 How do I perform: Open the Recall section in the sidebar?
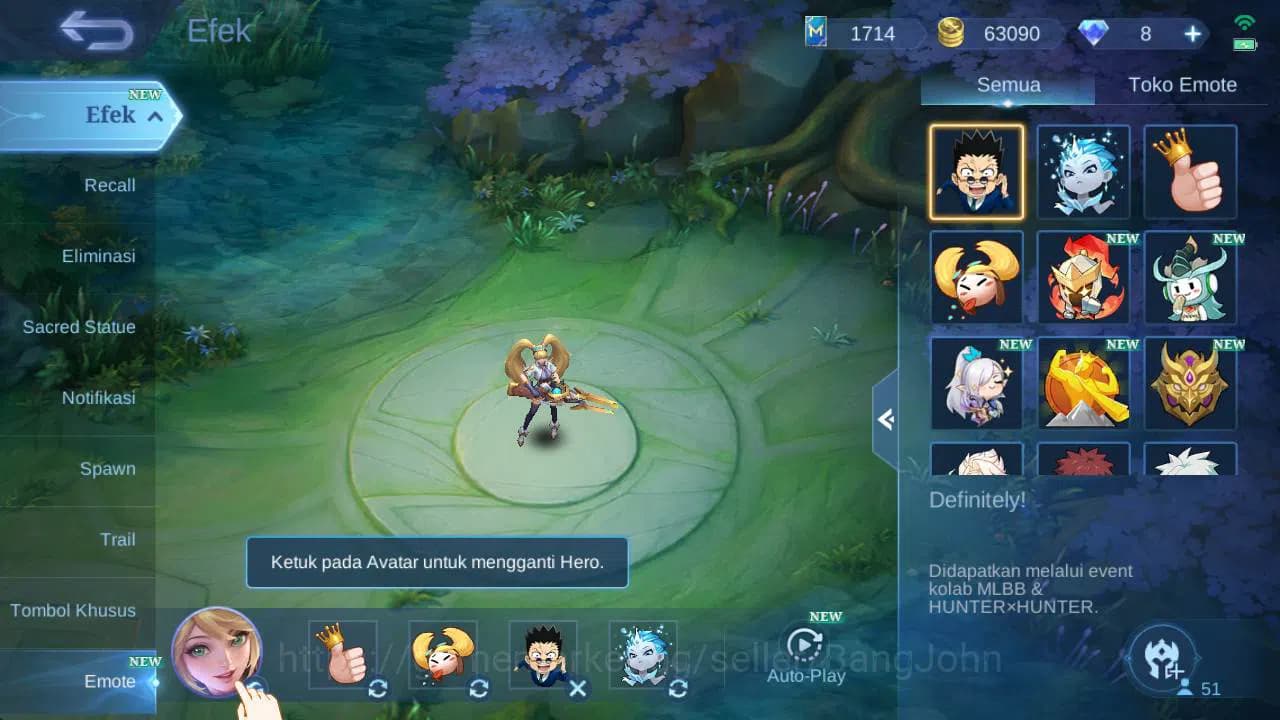pyautogui.click(x=109, y=185)
